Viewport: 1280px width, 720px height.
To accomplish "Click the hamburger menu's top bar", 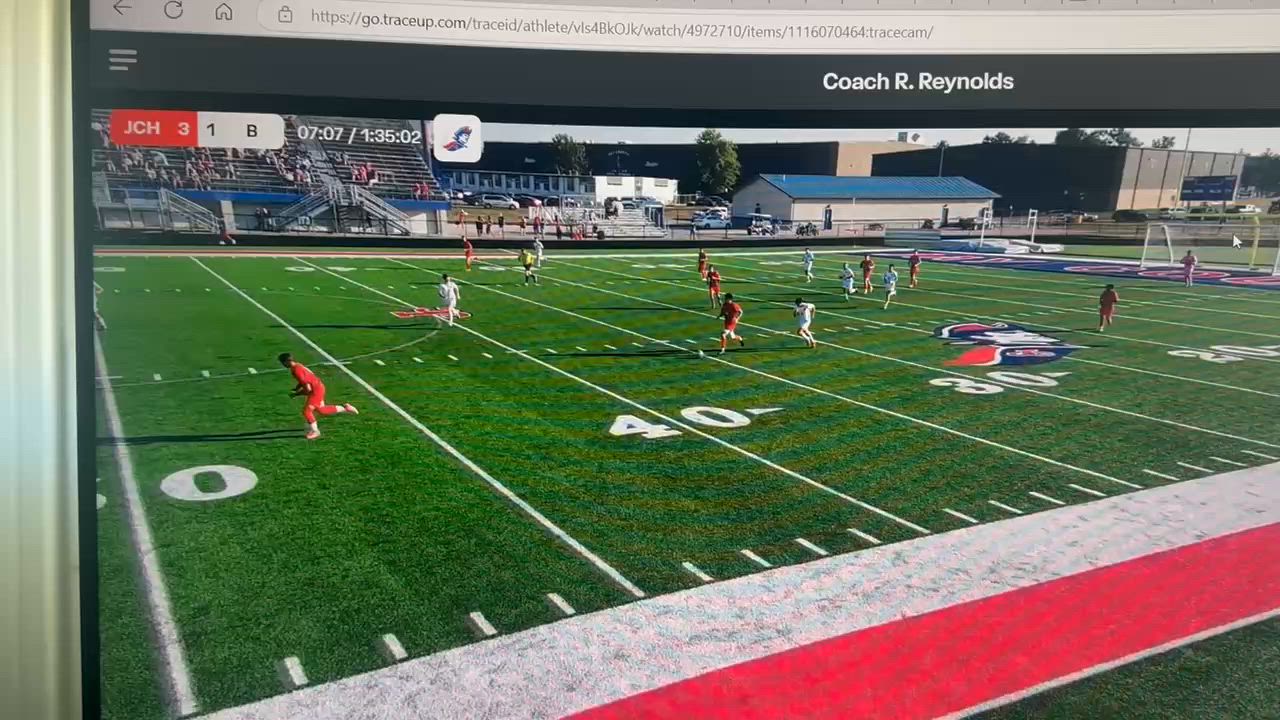I will click(x=122, y=54).
